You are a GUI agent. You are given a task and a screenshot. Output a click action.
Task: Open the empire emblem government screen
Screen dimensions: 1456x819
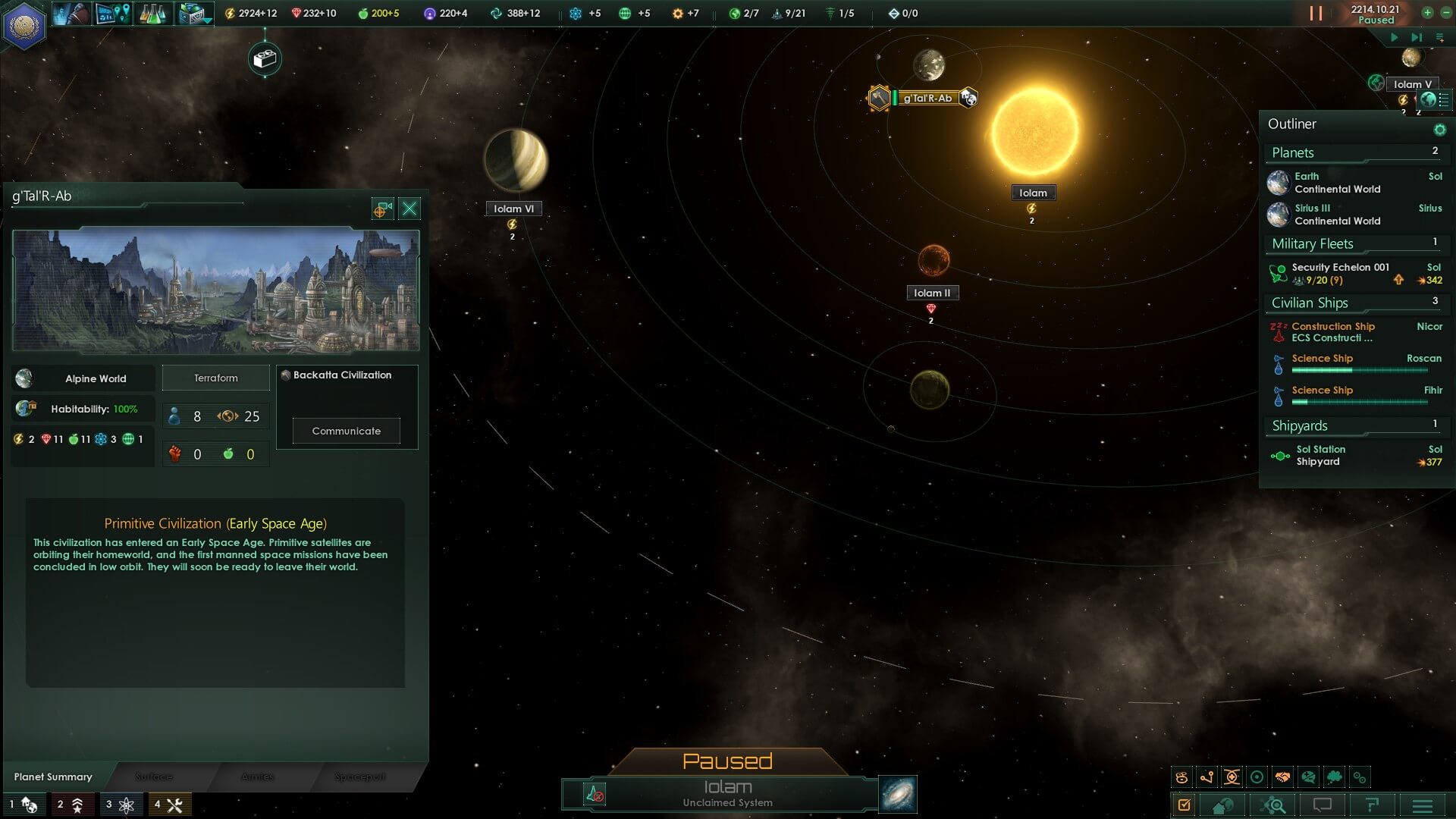pyautogui.click(x=25, y=25)
